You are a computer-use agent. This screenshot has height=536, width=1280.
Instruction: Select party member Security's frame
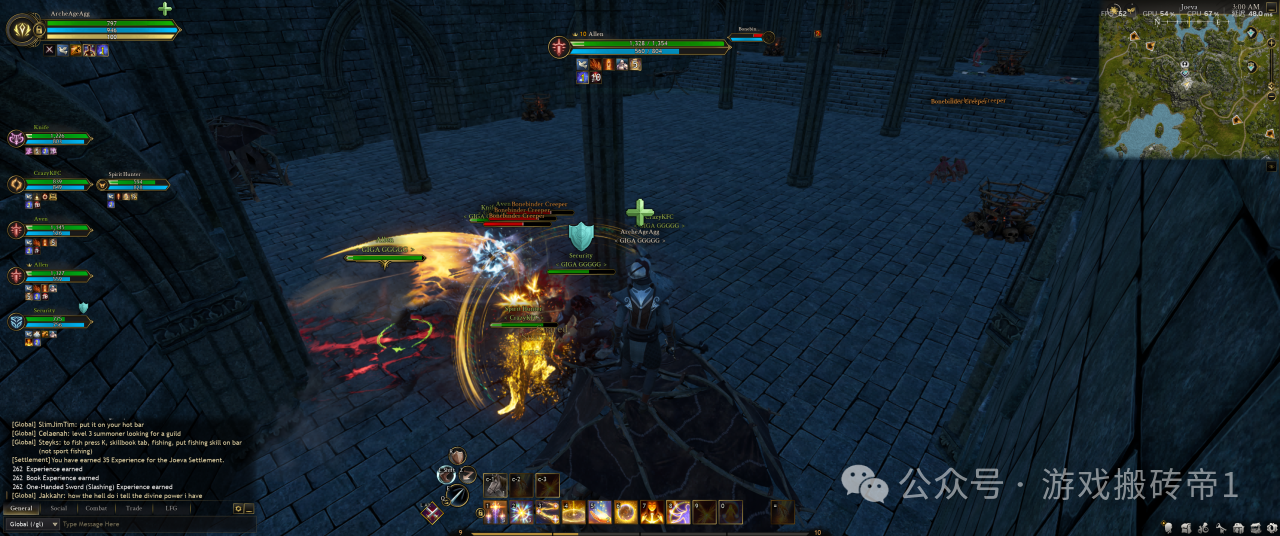pyautogui.click(x=50, y=321)
